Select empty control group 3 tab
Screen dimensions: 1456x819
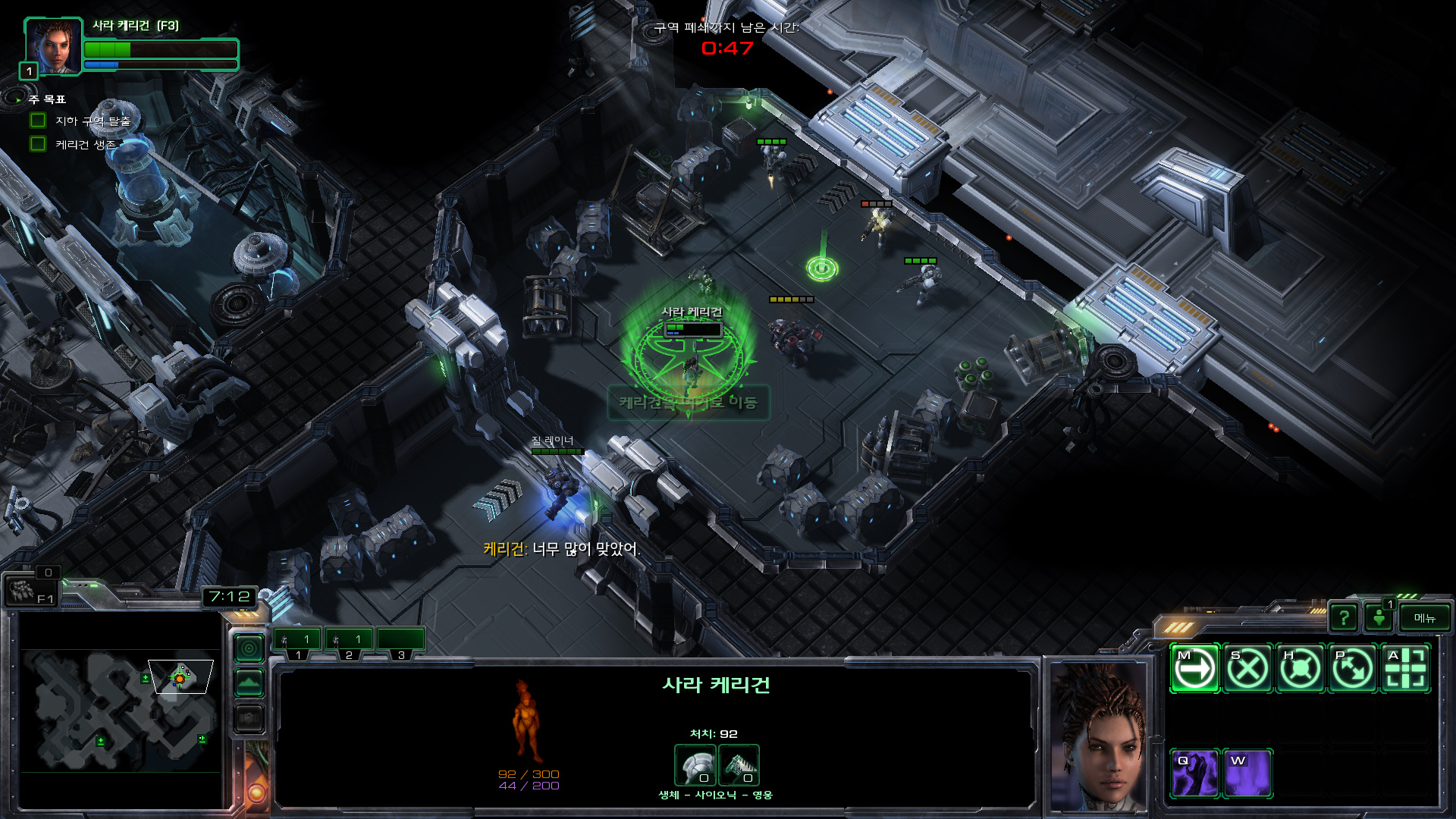click(x=400, y=641)
